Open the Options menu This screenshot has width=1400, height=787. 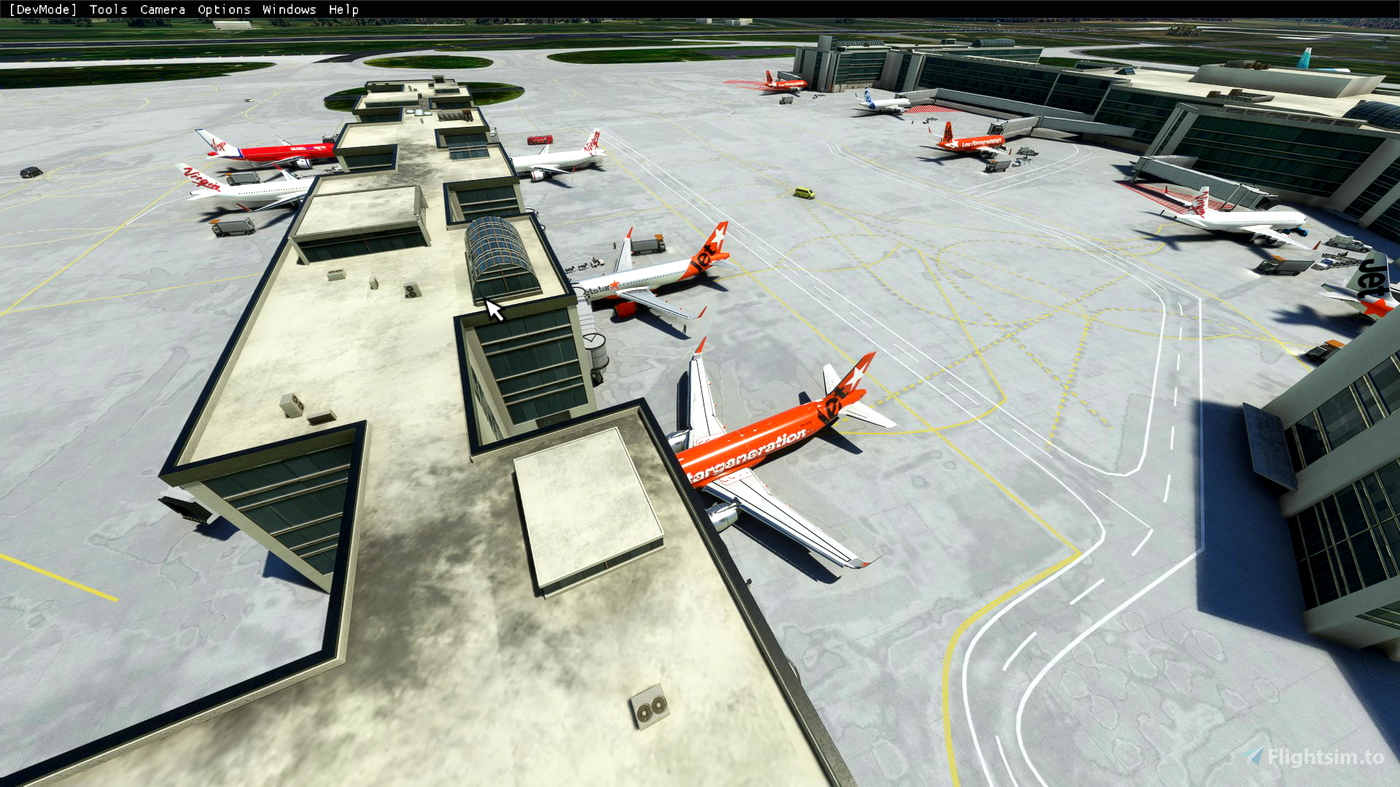tap(223, 9)
